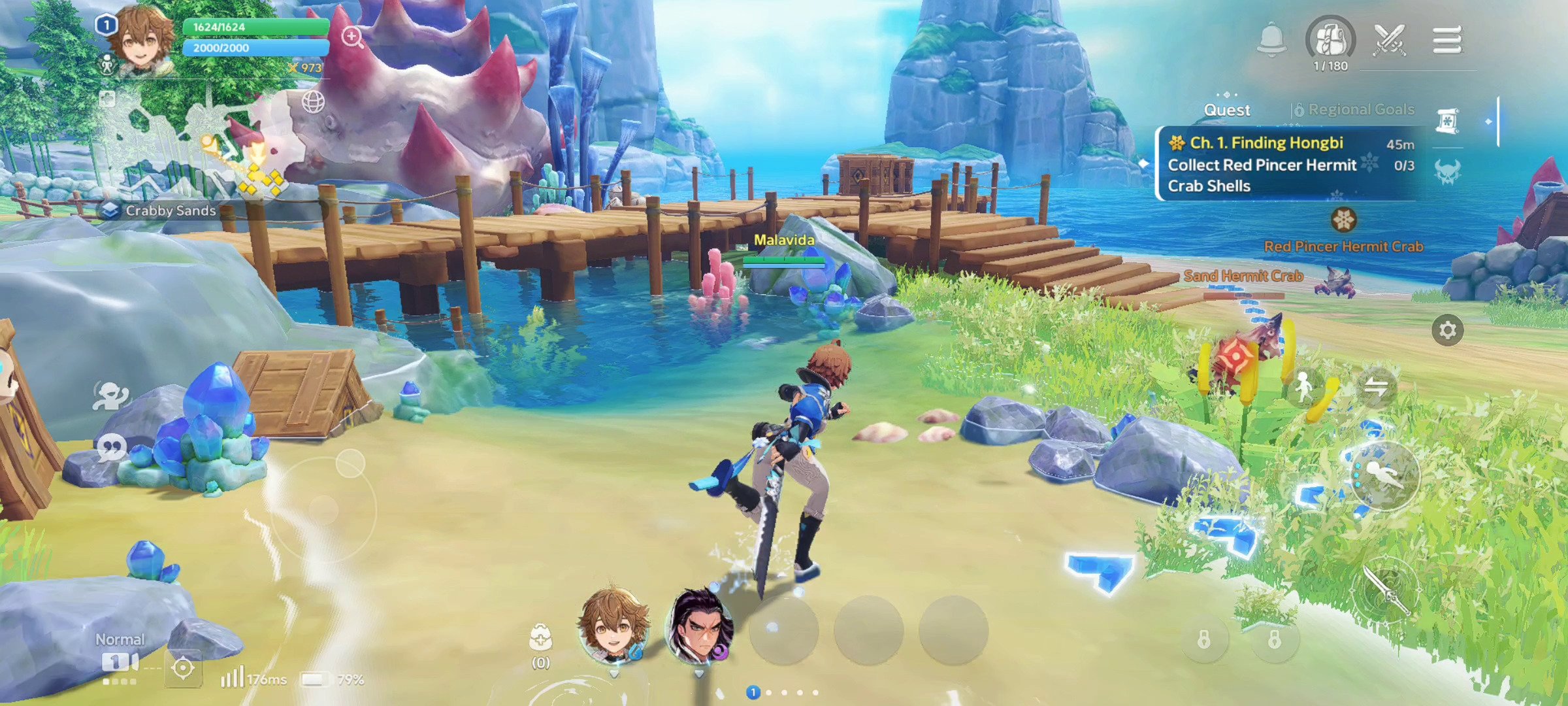Tap the swap arrows button
This screenshot has height=706, width=1568.
pyautogui.click(x=1376, y=388)
